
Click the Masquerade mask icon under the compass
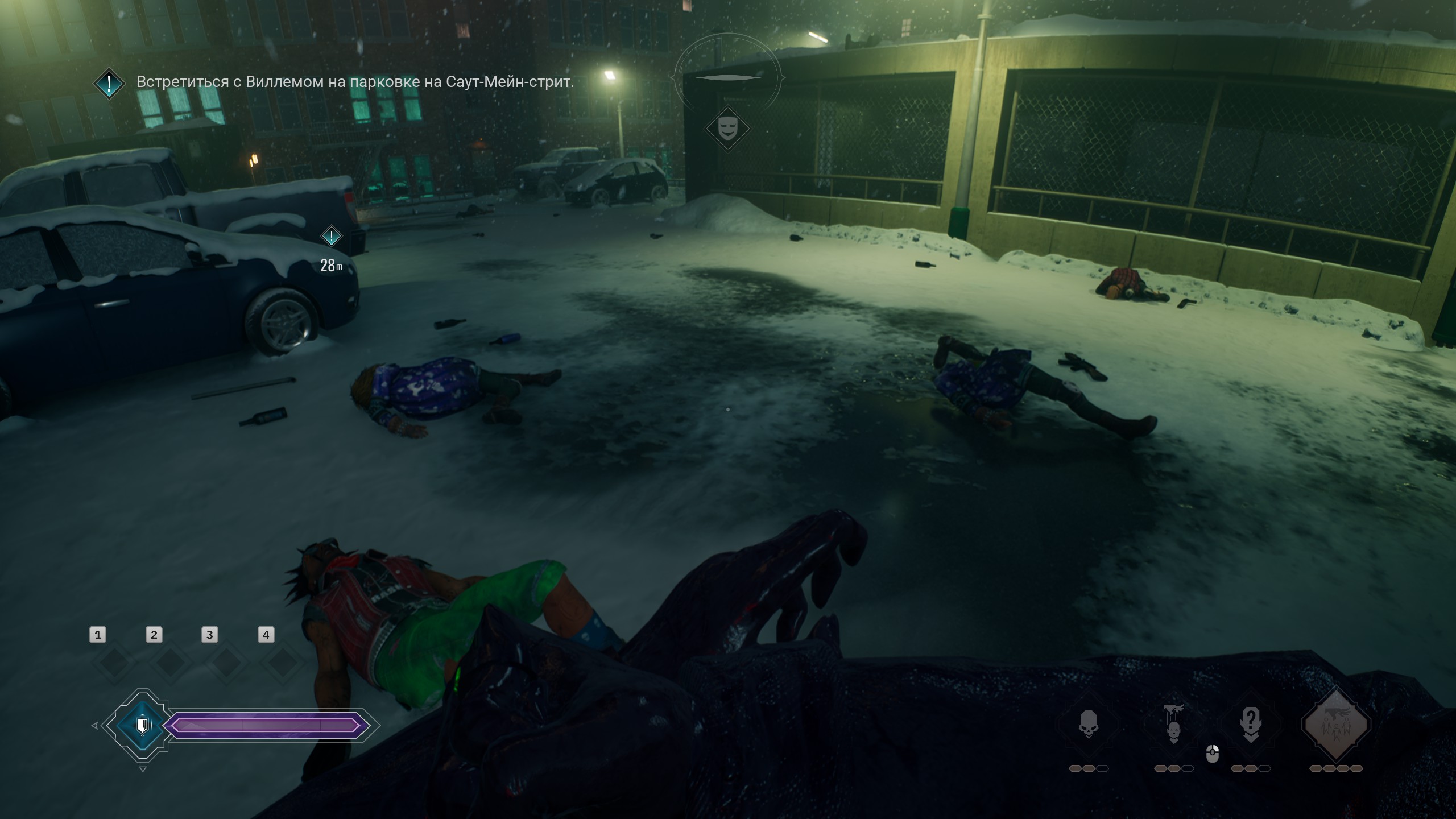pos(727,129)
